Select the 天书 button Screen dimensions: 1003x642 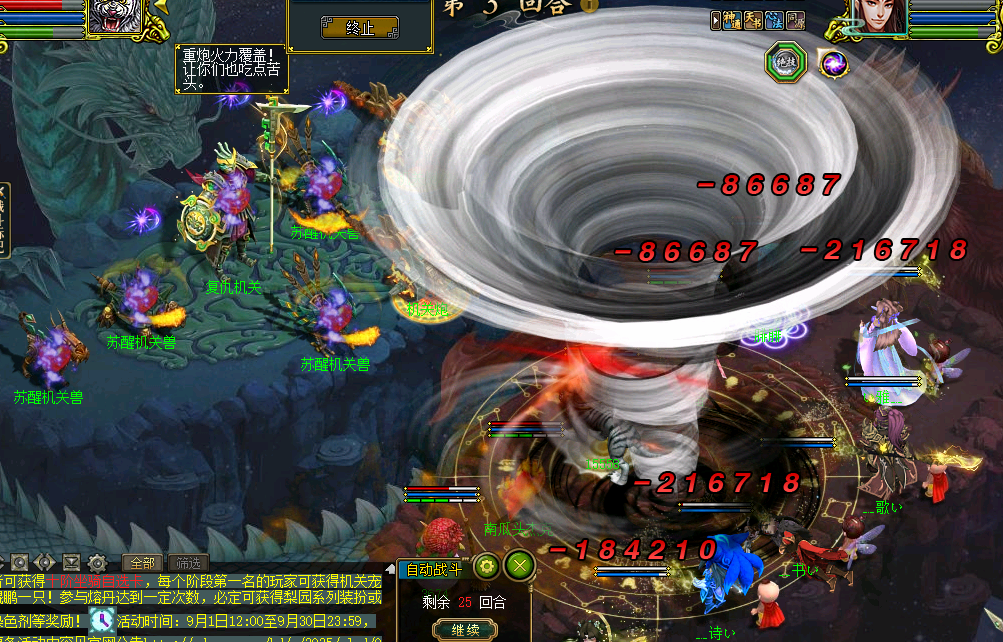(755, 20)
